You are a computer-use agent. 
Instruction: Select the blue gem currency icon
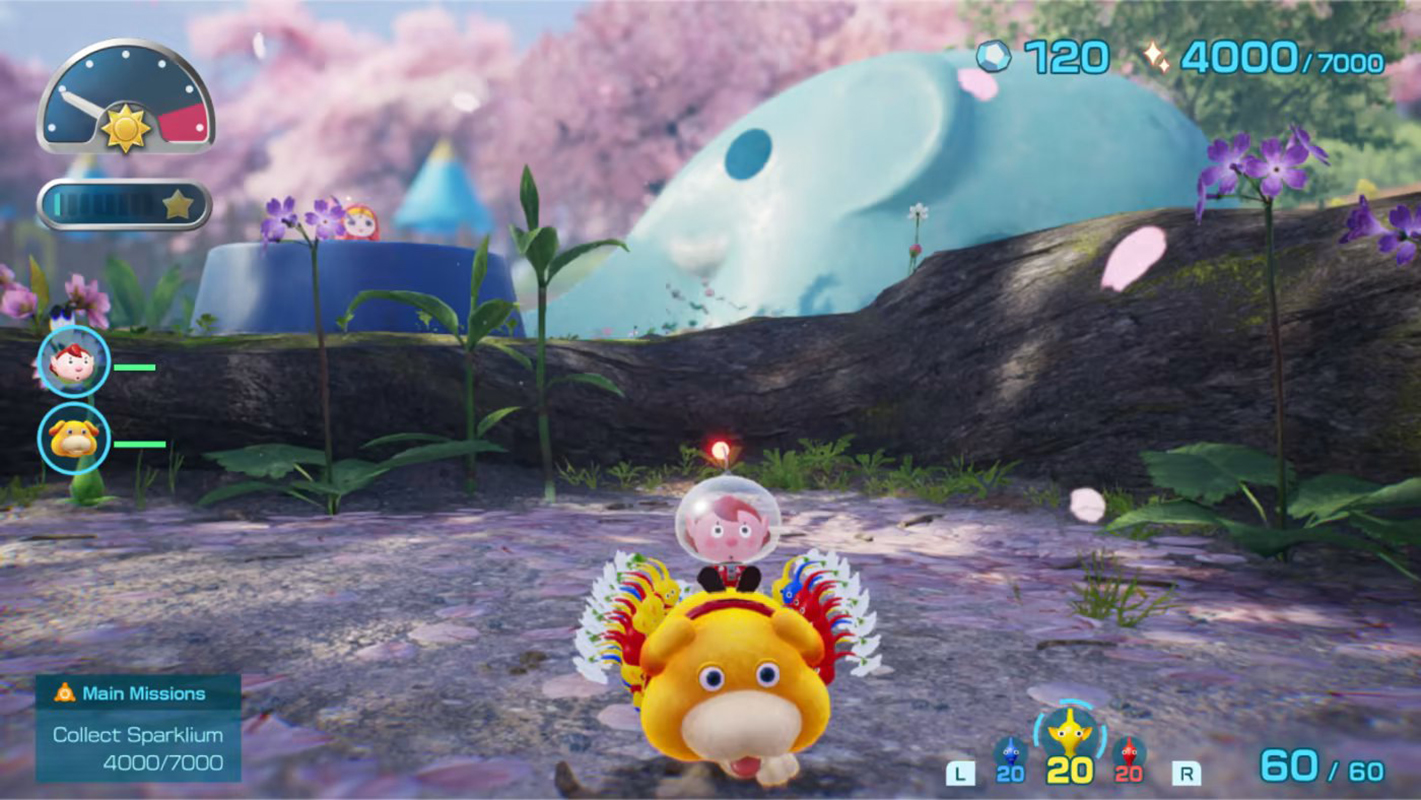[991, 57]
